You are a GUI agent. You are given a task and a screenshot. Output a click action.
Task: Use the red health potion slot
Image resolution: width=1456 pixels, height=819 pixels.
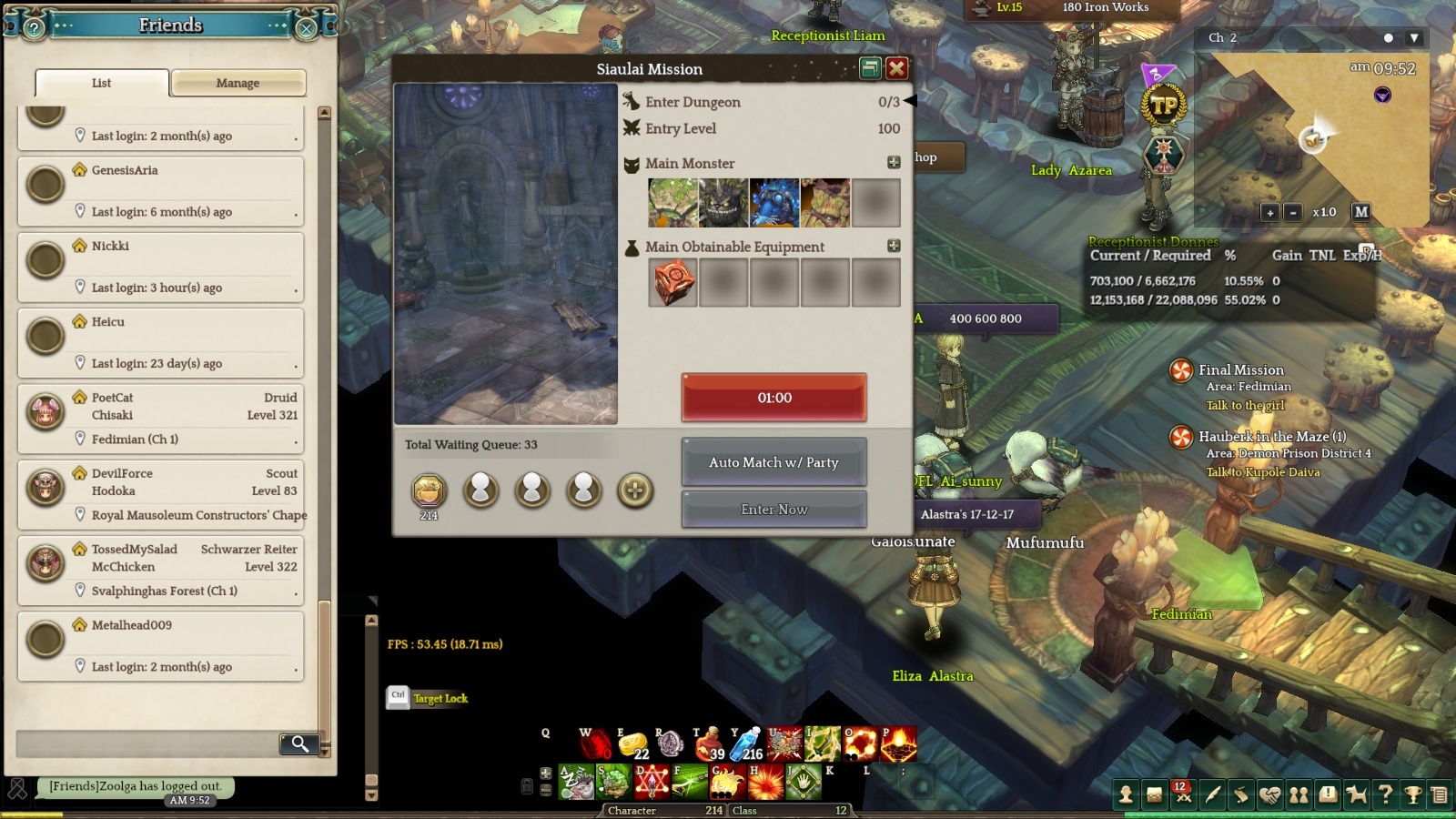710,744
